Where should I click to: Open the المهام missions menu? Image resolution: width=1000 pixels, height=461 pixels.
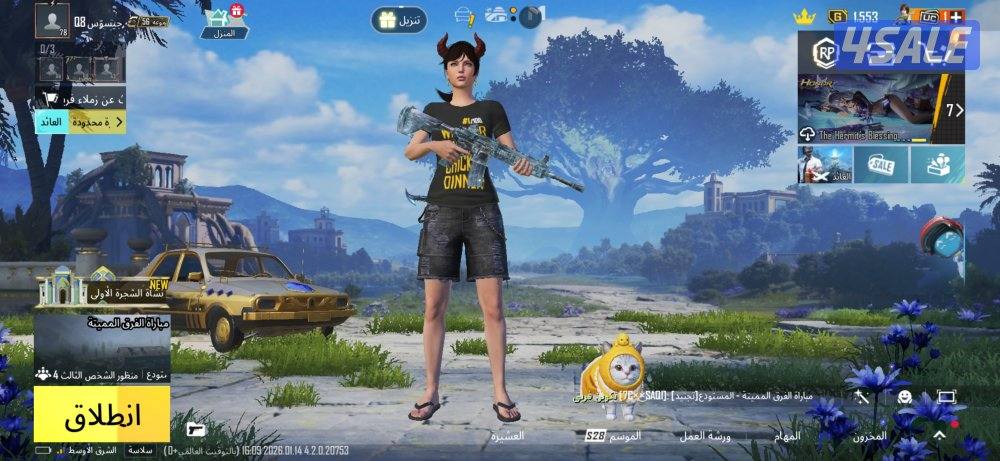pos(786,437)
